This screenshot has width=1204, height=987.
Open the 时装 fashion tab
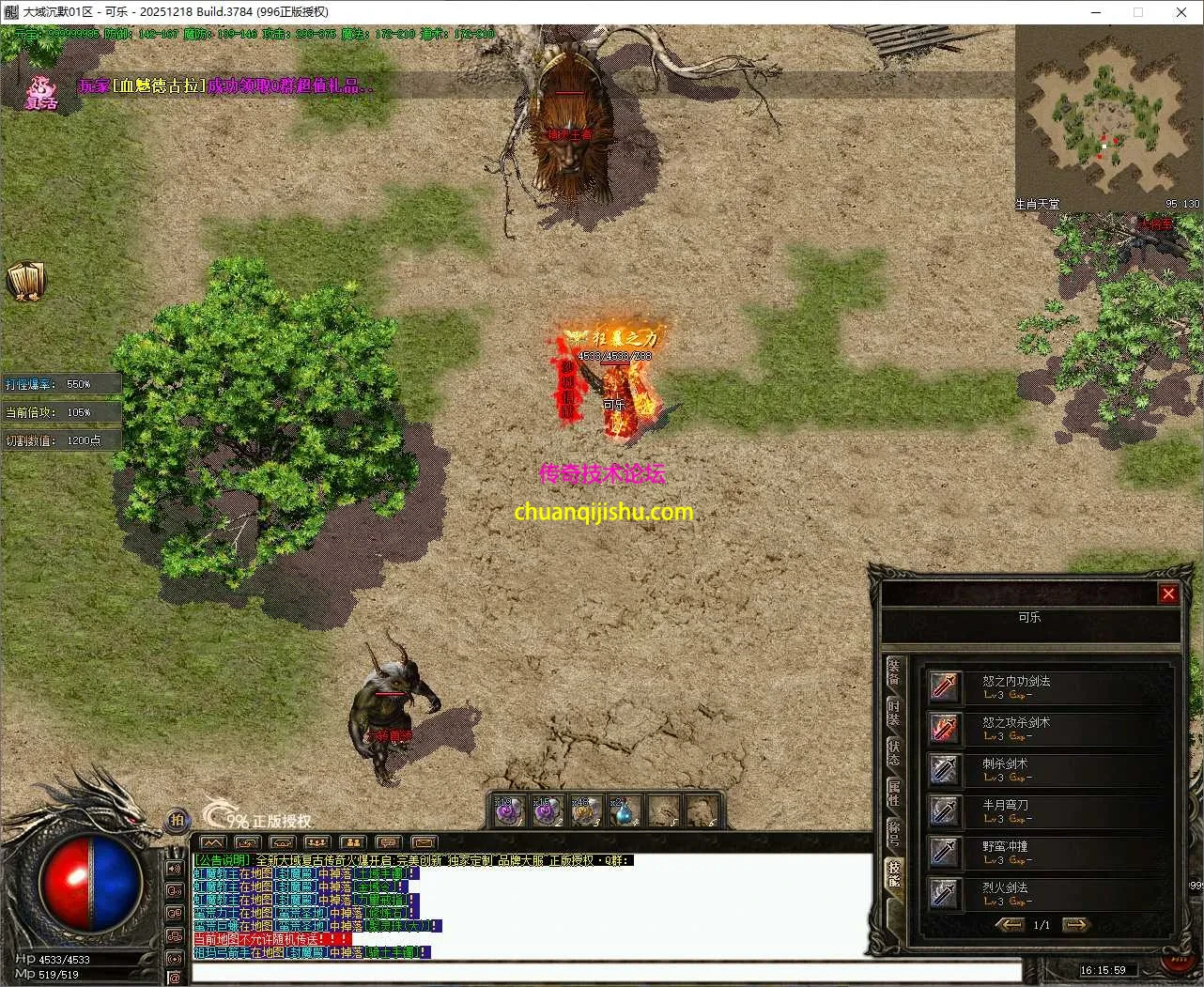893,713
